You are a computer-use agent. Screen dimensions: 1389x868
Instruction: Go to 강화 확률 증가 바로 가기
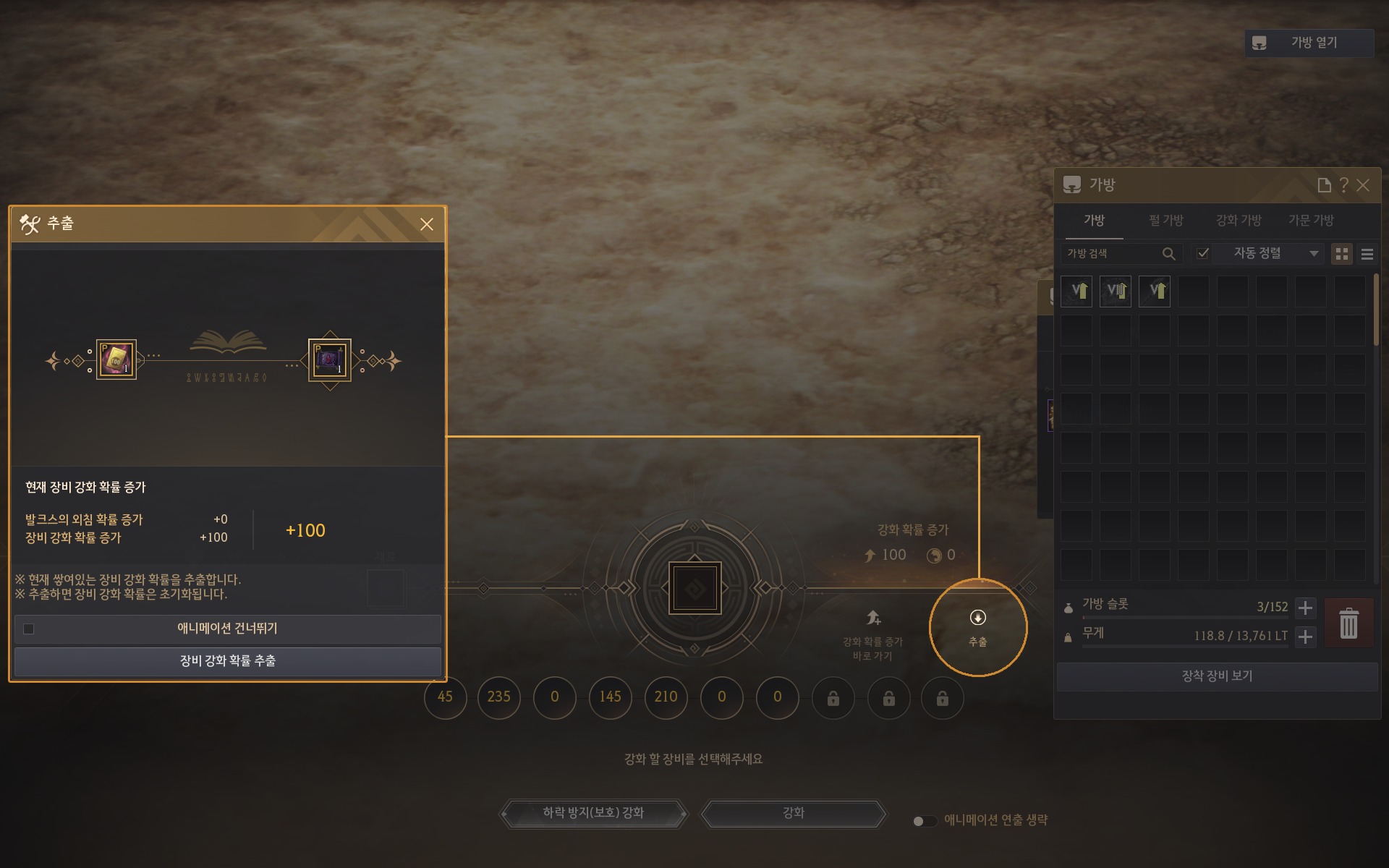(873, 634)
